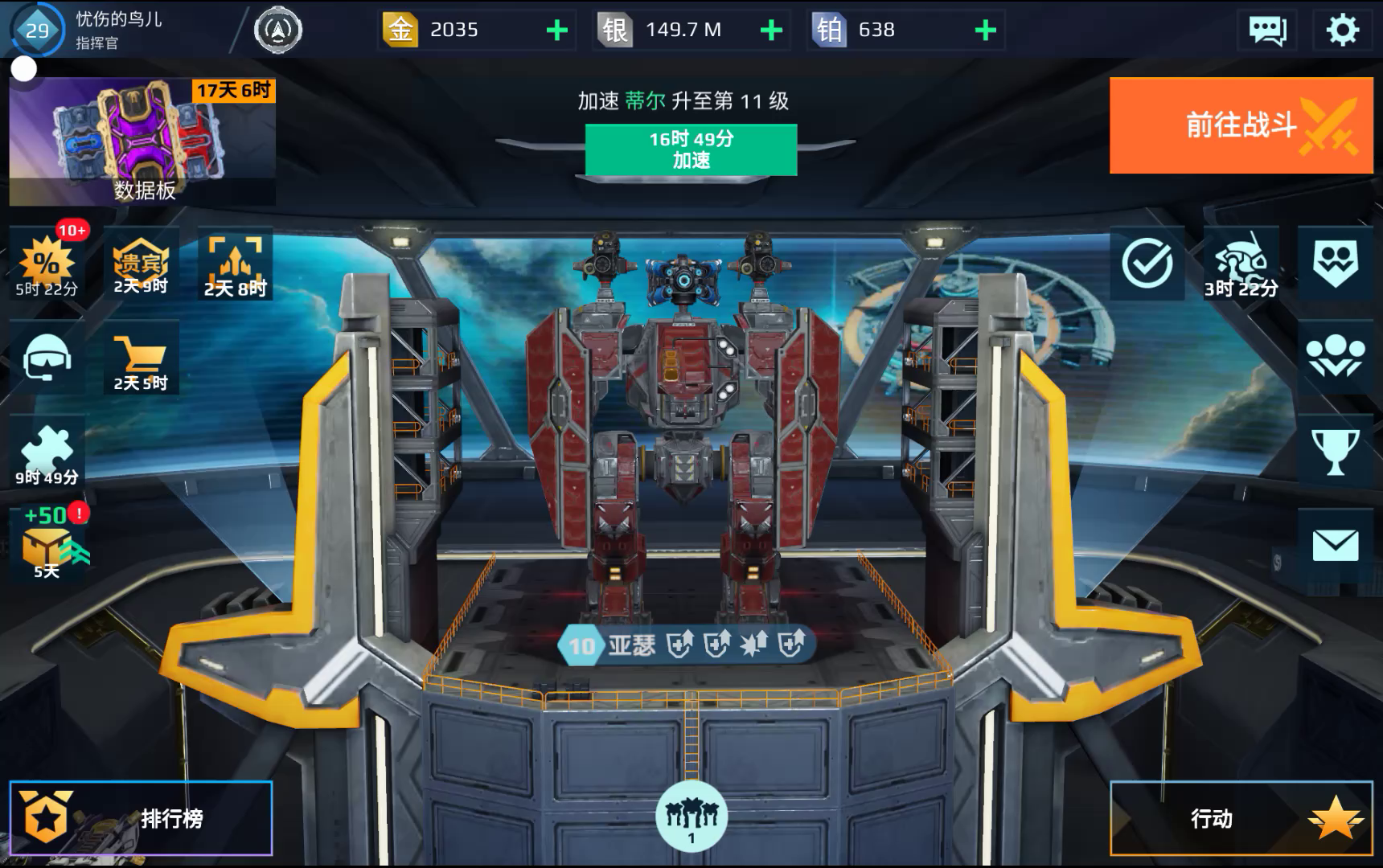This screenshot has height=868, width=1383.
Task: Open the percent discount offers icon
Action: [47, 264]
